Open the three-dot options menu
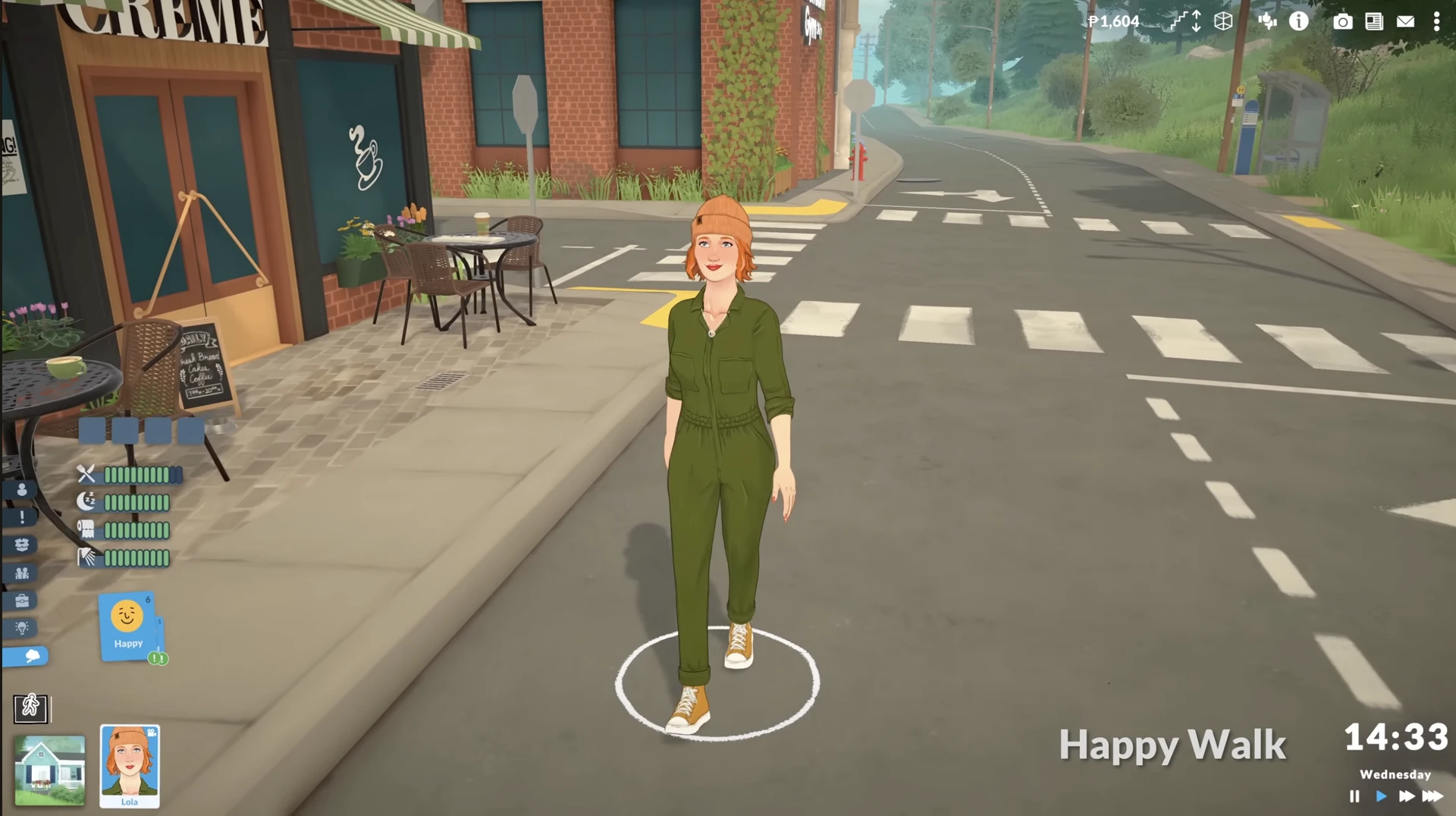The height and width of the screenshot is (816, 1456). coord(1436,21)
